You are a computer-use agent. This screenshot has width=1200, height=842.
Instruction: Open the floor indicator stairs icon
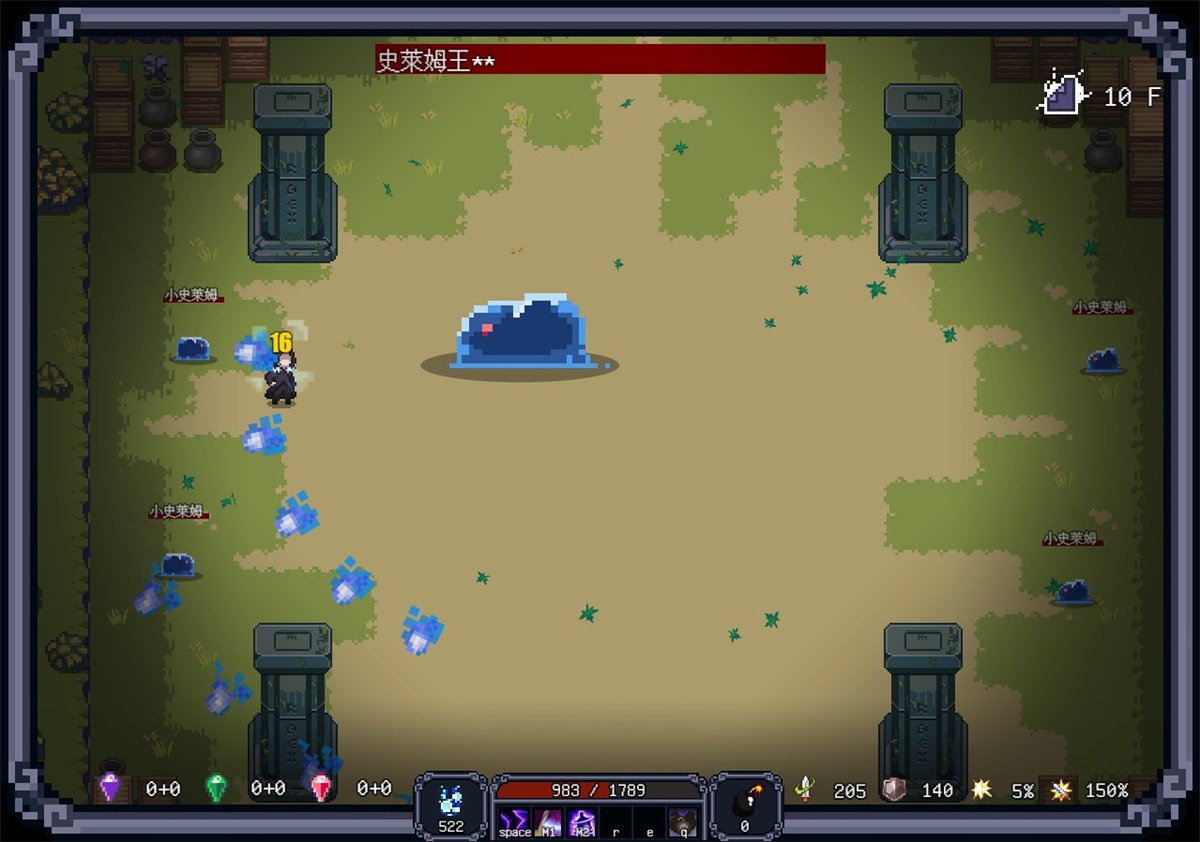[x=1063, y=95]
